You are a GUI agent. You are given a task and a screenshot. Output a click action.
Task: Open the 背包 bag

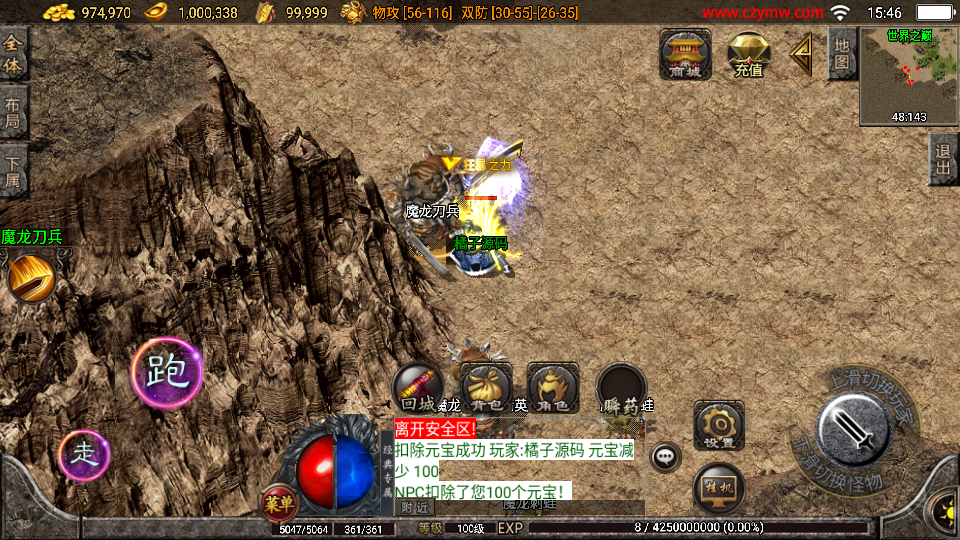[x=487, y=388]
